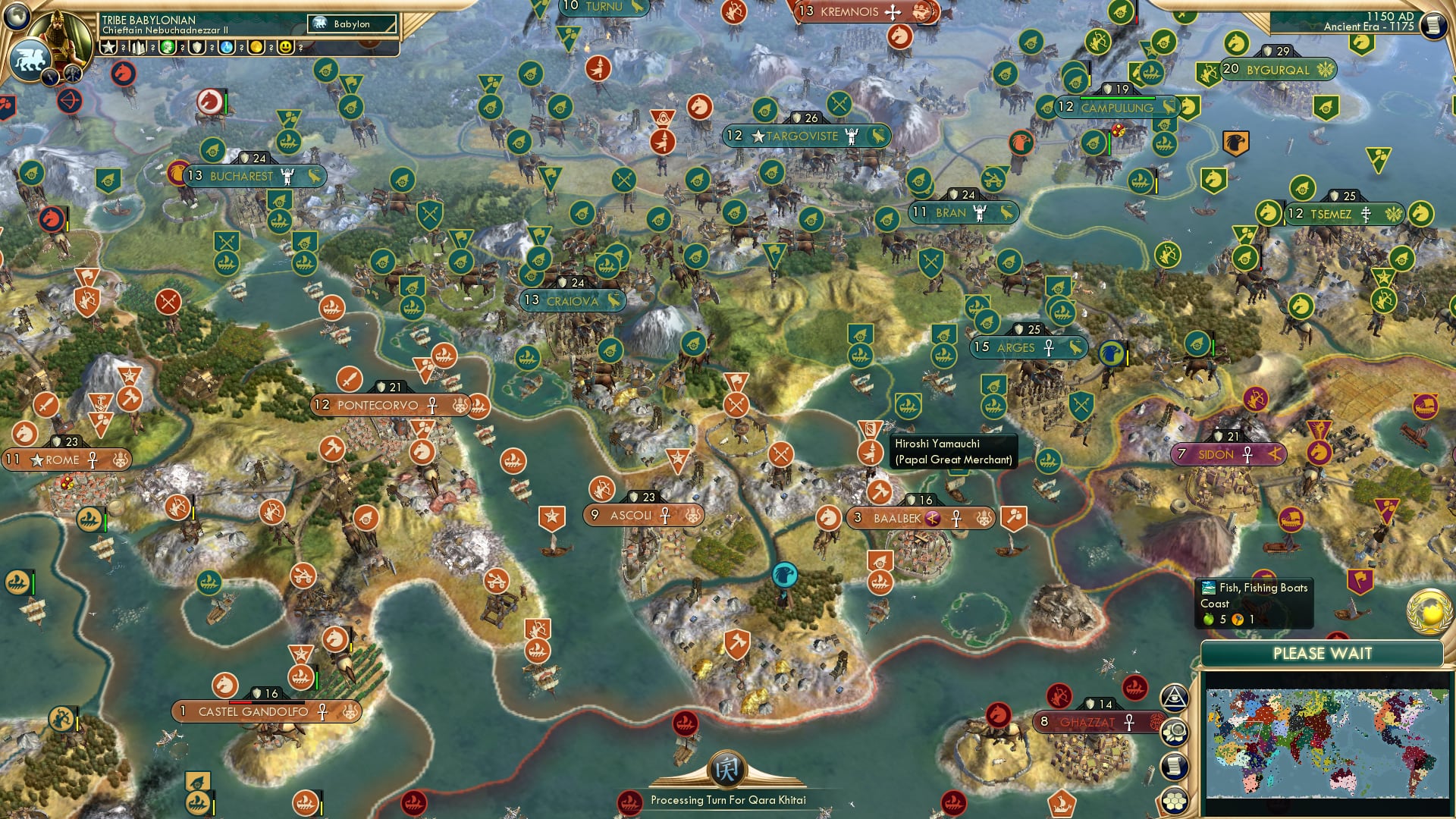This screenshot has height=819, width=1456.
Task: Open the Babylon civilization selector dropdown
Action: point(351,24)
